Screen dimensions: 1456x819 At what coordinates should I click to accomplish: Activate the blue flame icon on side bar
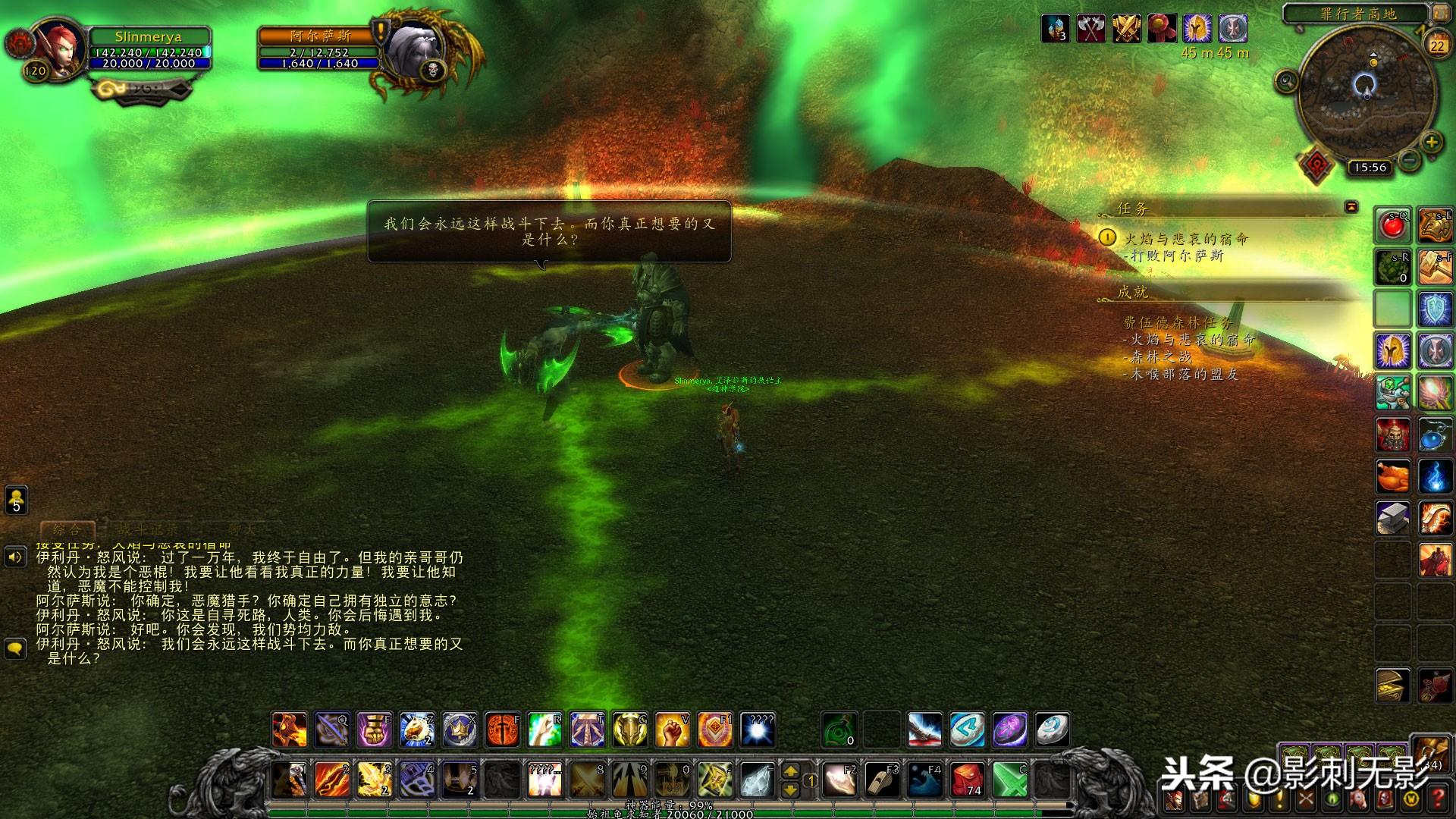point(1435,477)
